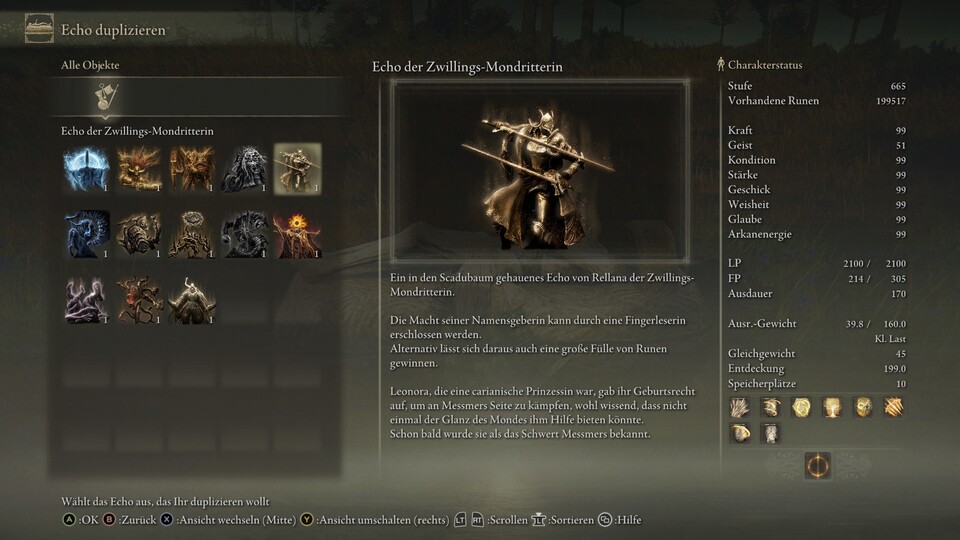The width and height of the screenshot is (960, 540).
Task: Pick the red-cored tangled roots echo
Action: point(138,299)
